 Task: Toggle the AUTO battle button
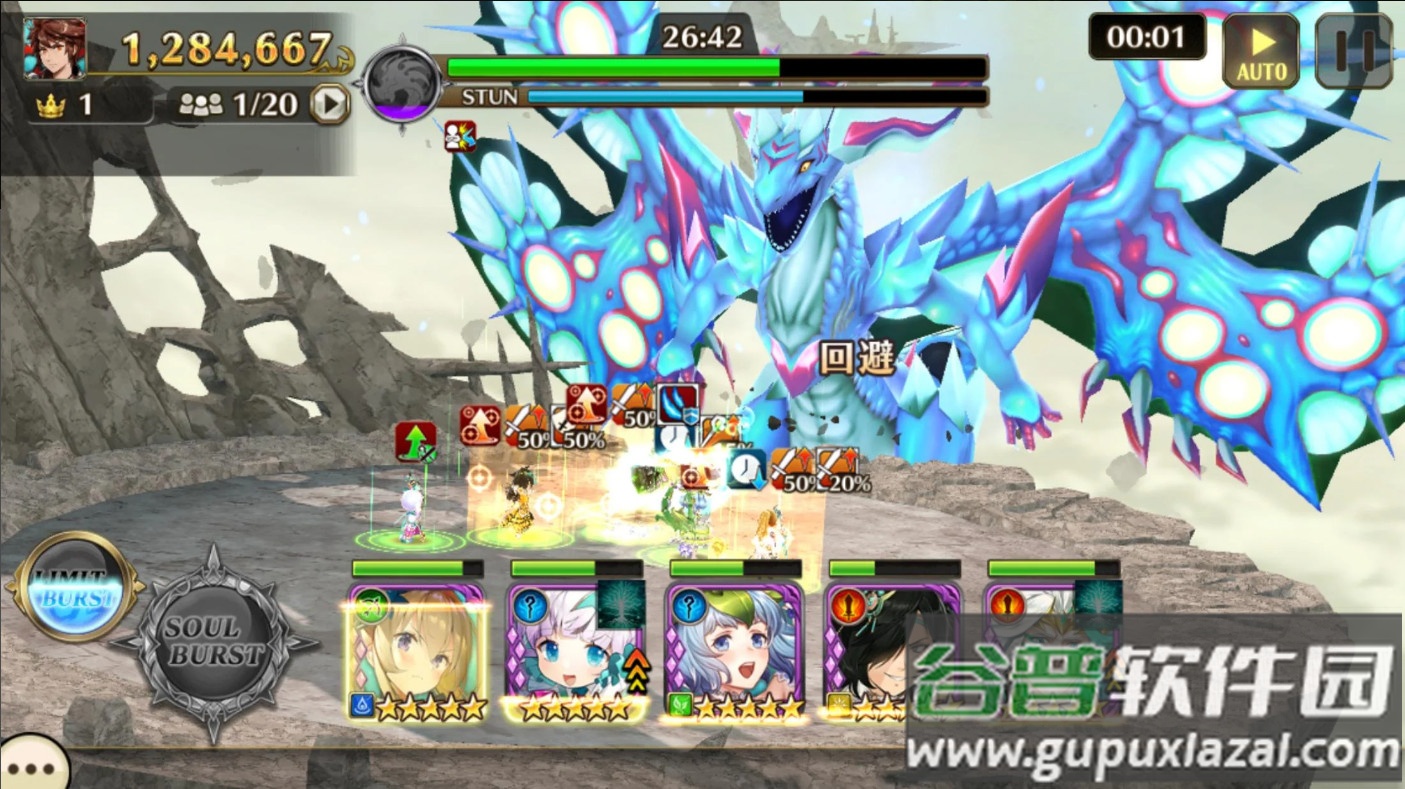pos(1261,51)
